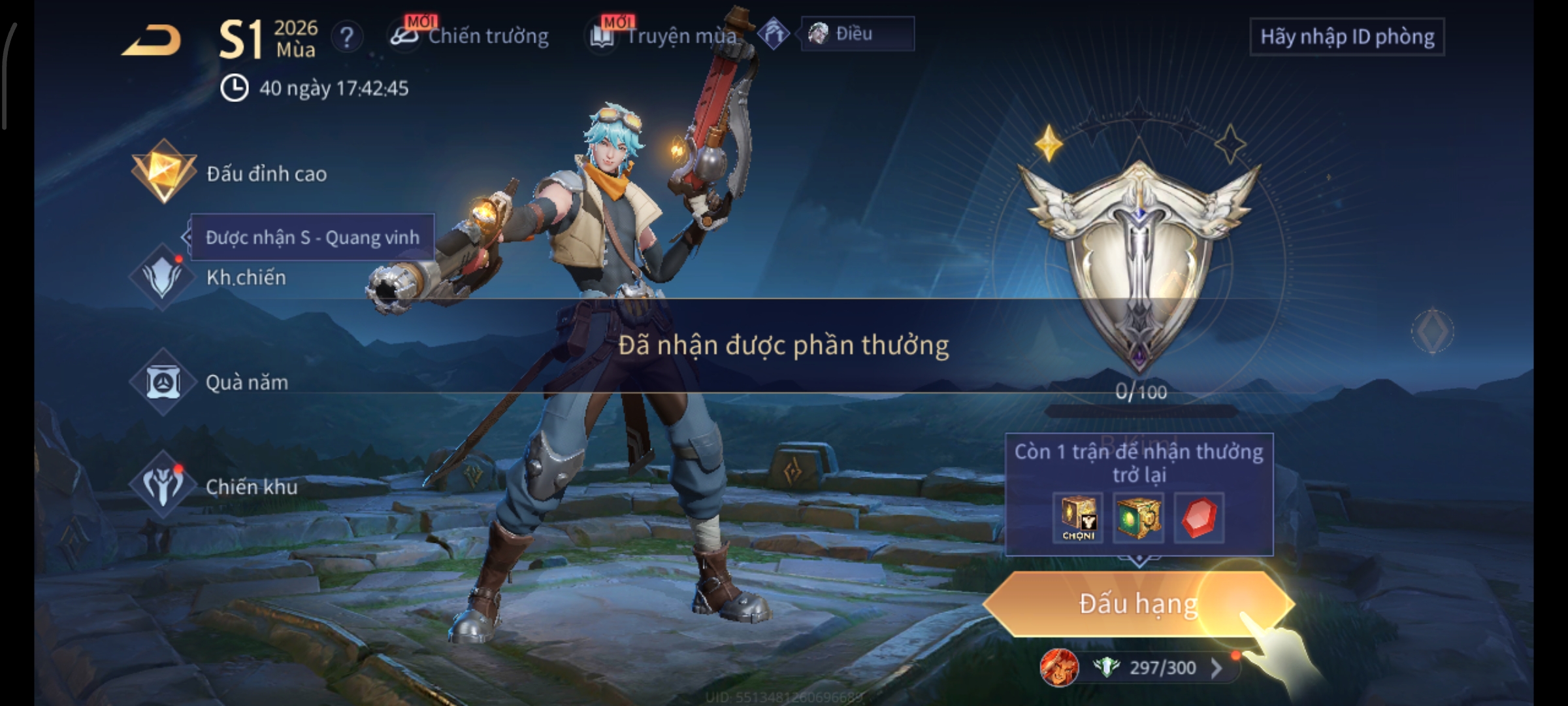Select the CHỌN chest reward
This screenshot has height=706, width=1568.
point(1078,518)
